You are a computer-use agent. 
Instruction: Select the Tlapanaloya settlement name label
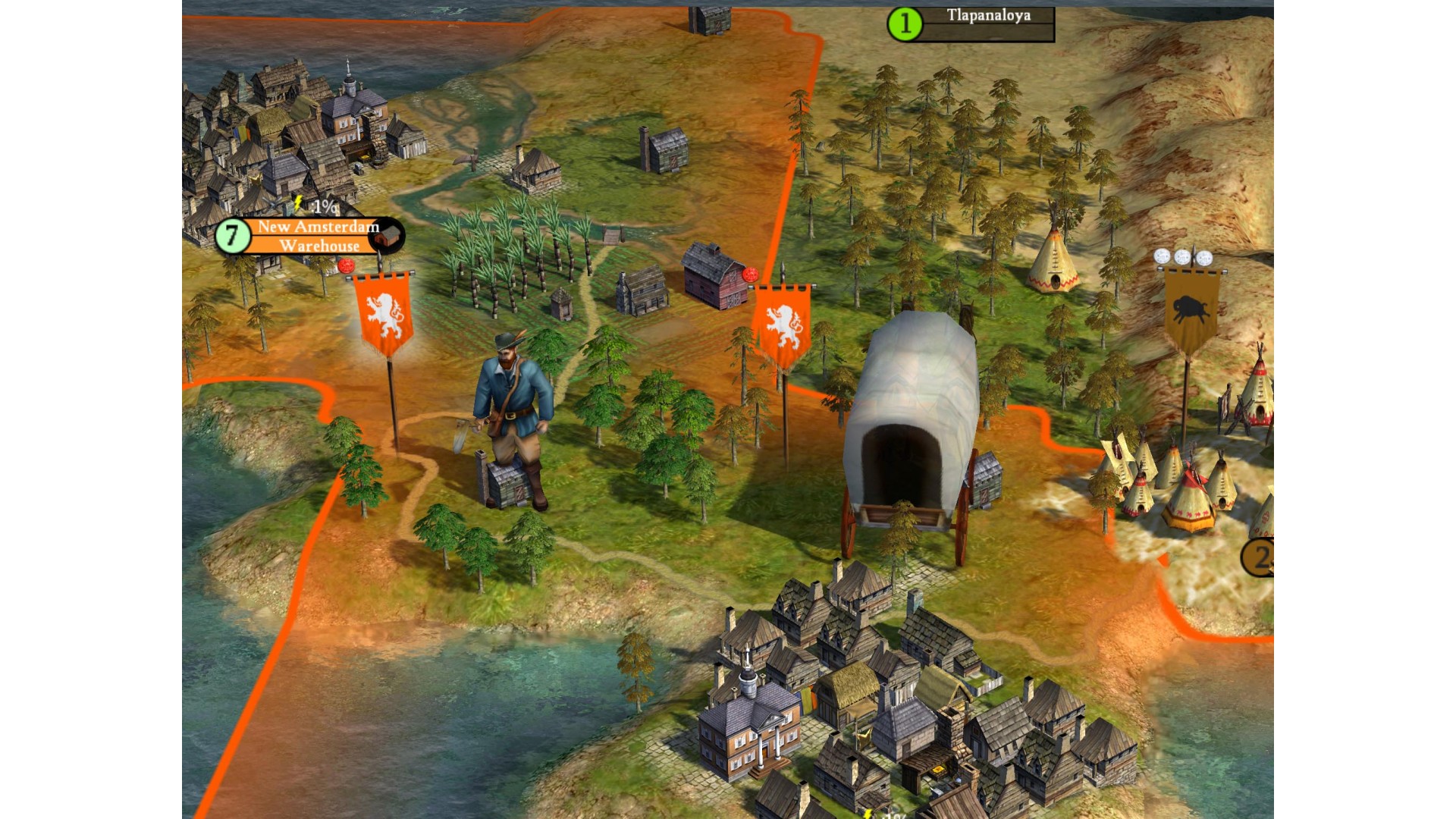click(x=987, y=16)
